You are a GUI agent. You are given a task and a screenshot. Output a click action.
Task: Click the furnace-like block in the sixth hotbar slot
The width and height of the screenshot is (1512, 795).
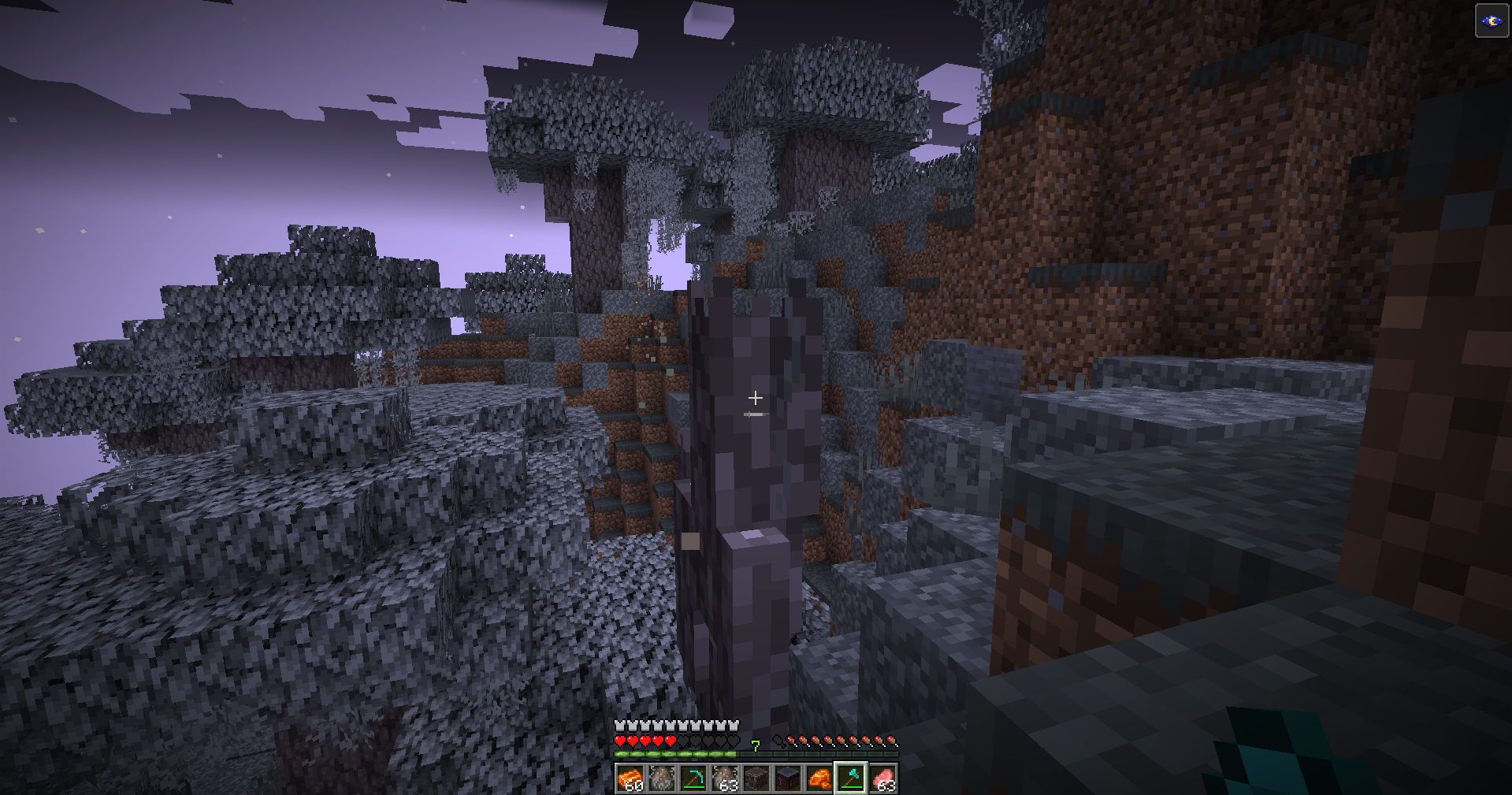(x=786, y=778)
